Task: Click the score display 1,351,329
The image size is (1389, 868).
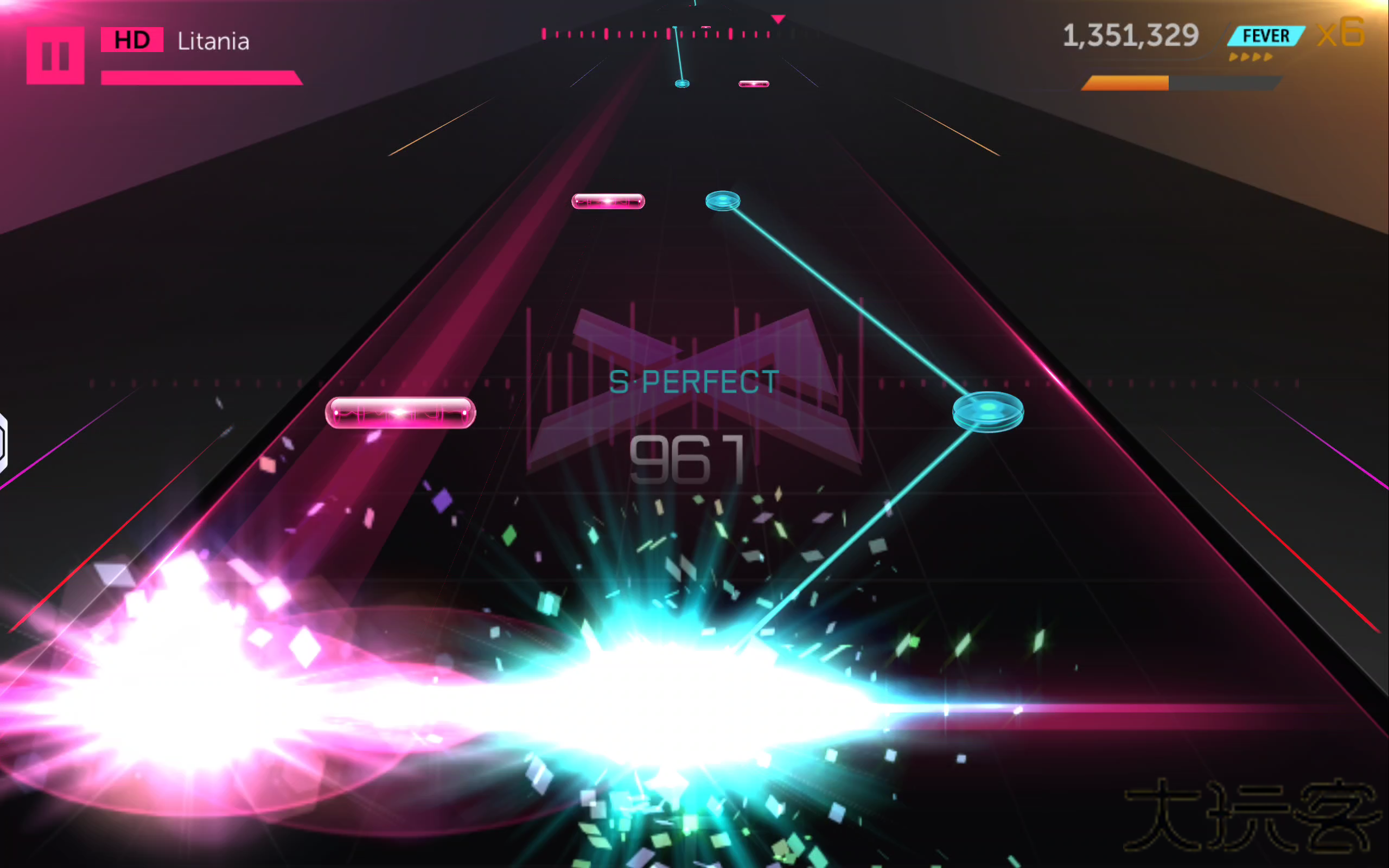Action: pyautogui.click(x=1131, y=36)
